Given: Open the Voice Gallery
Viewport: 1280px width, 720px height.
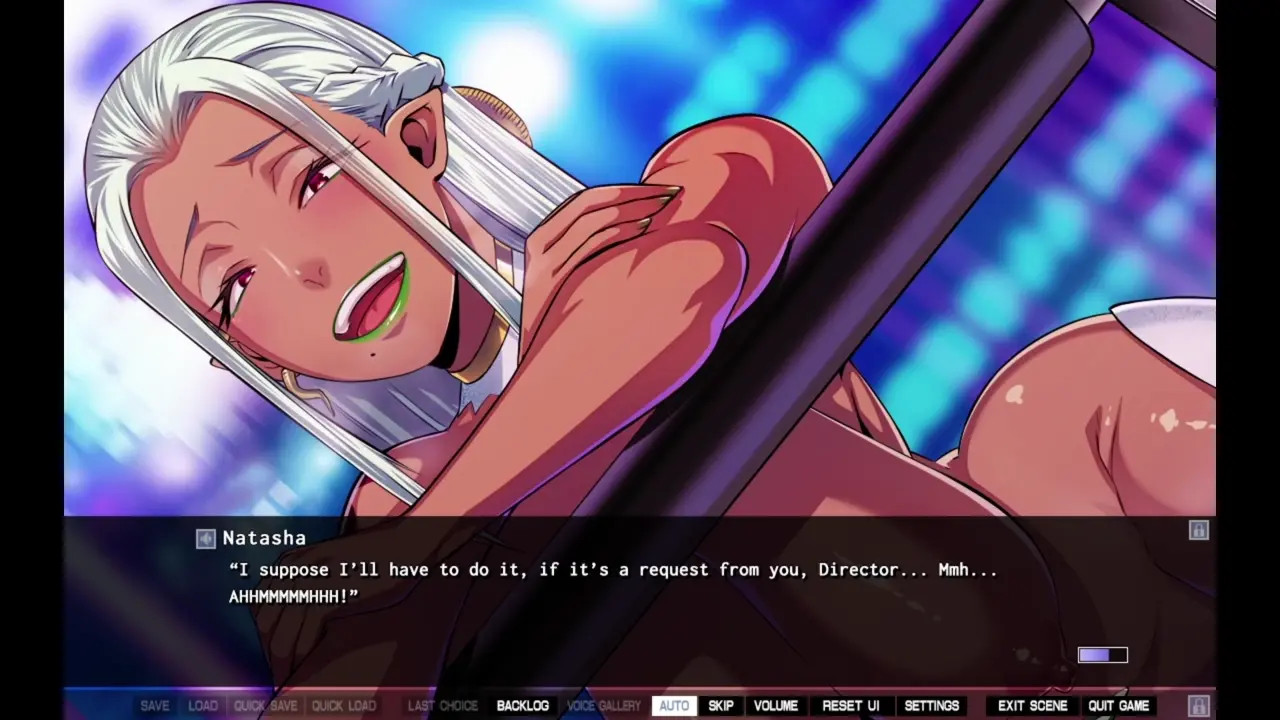Looking at the screenshot, I should tap(604, 706).
